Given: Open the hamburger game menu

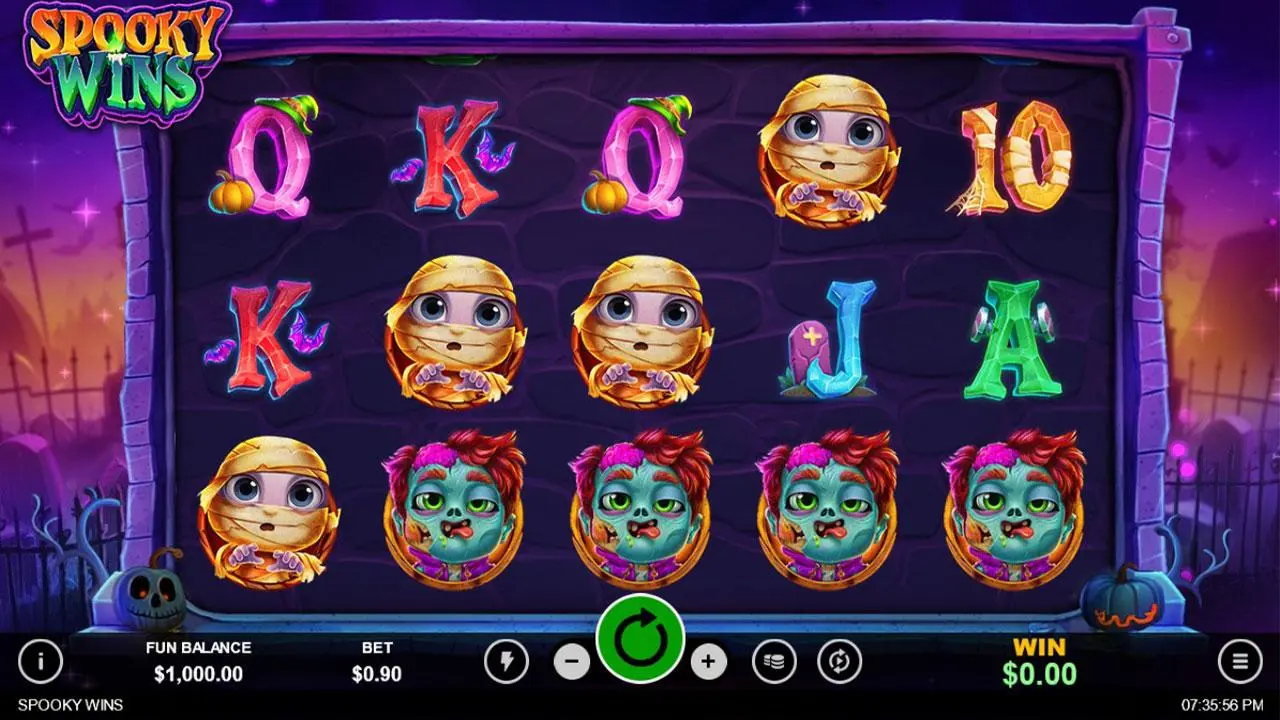Looking at the screenshot, I should pos(1240,662).
